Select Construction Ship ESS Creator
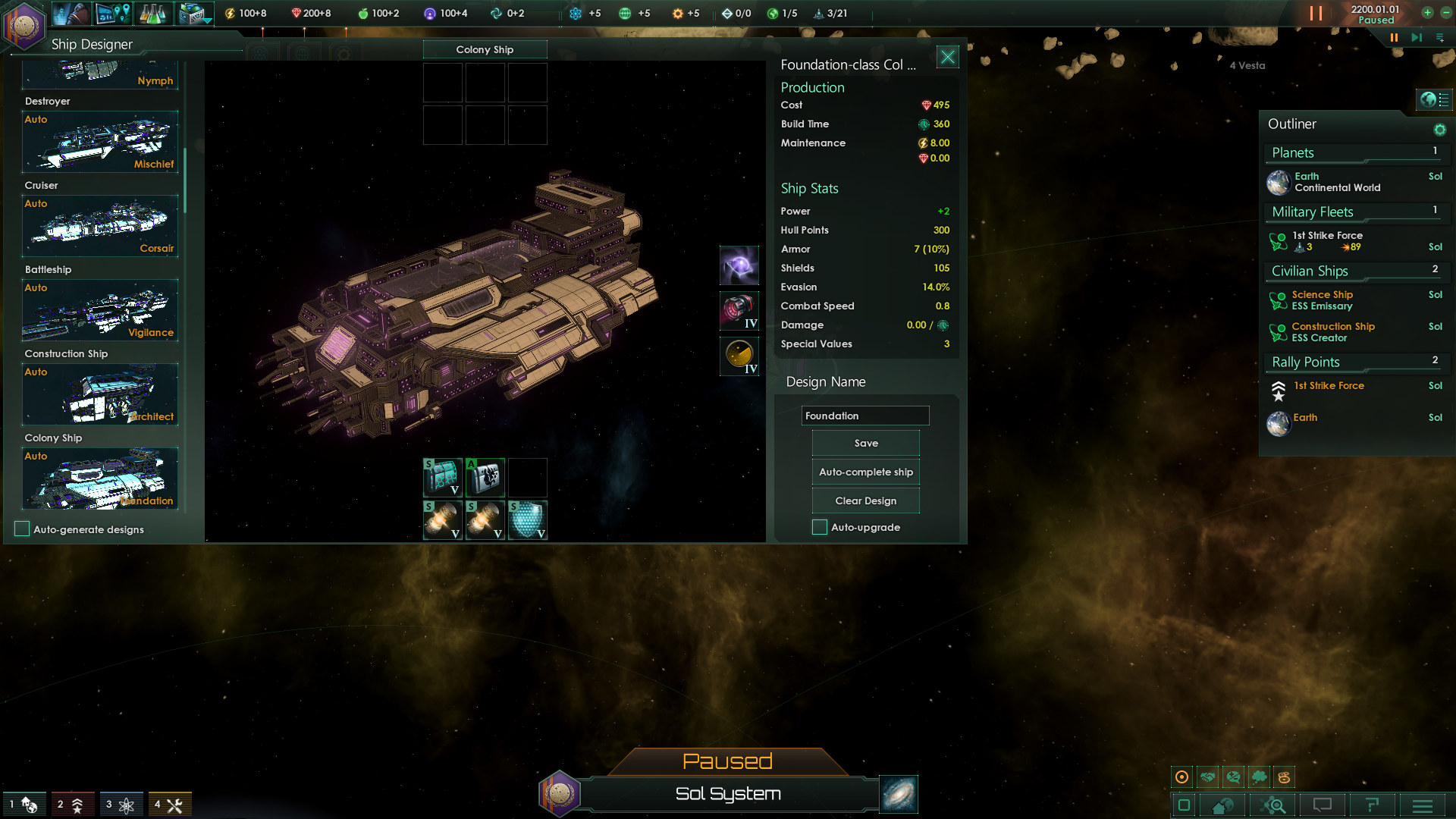Screen dimensions: 1456x819 click(1332, 332)
